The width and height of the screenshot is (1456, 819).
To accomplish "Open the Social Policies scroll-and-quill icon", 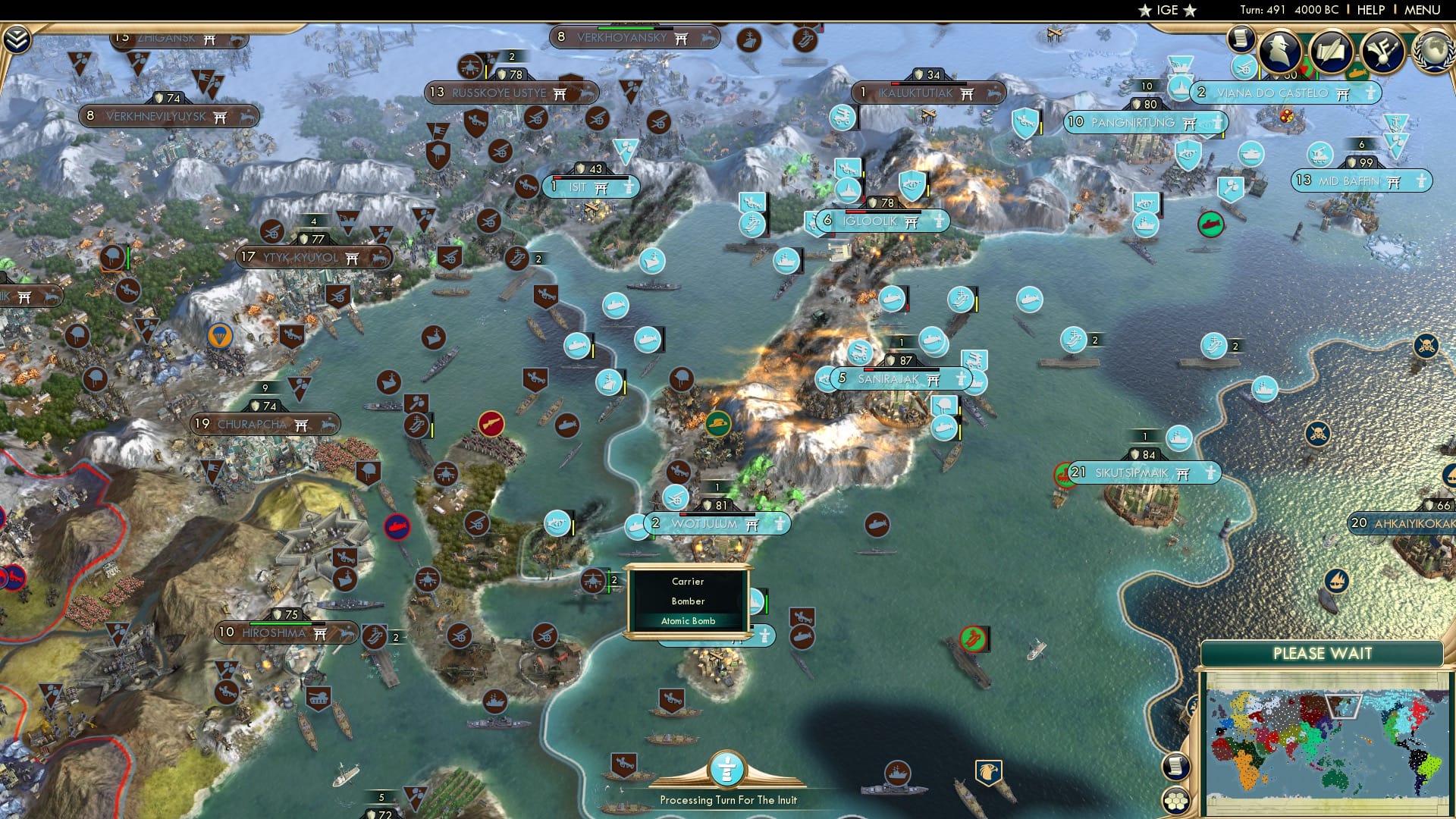I will point(1331,49).
